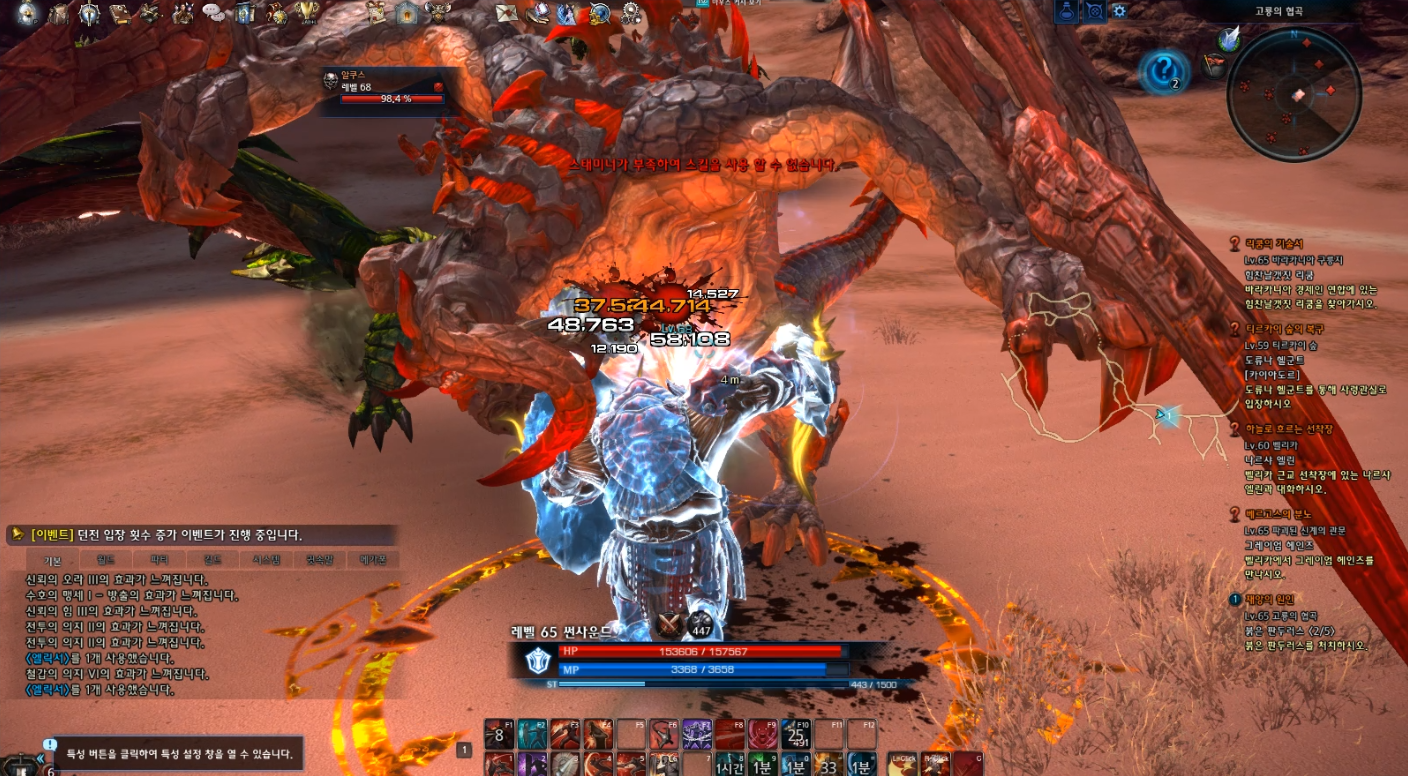Open the trophy achievements icon

click(308, 13)
